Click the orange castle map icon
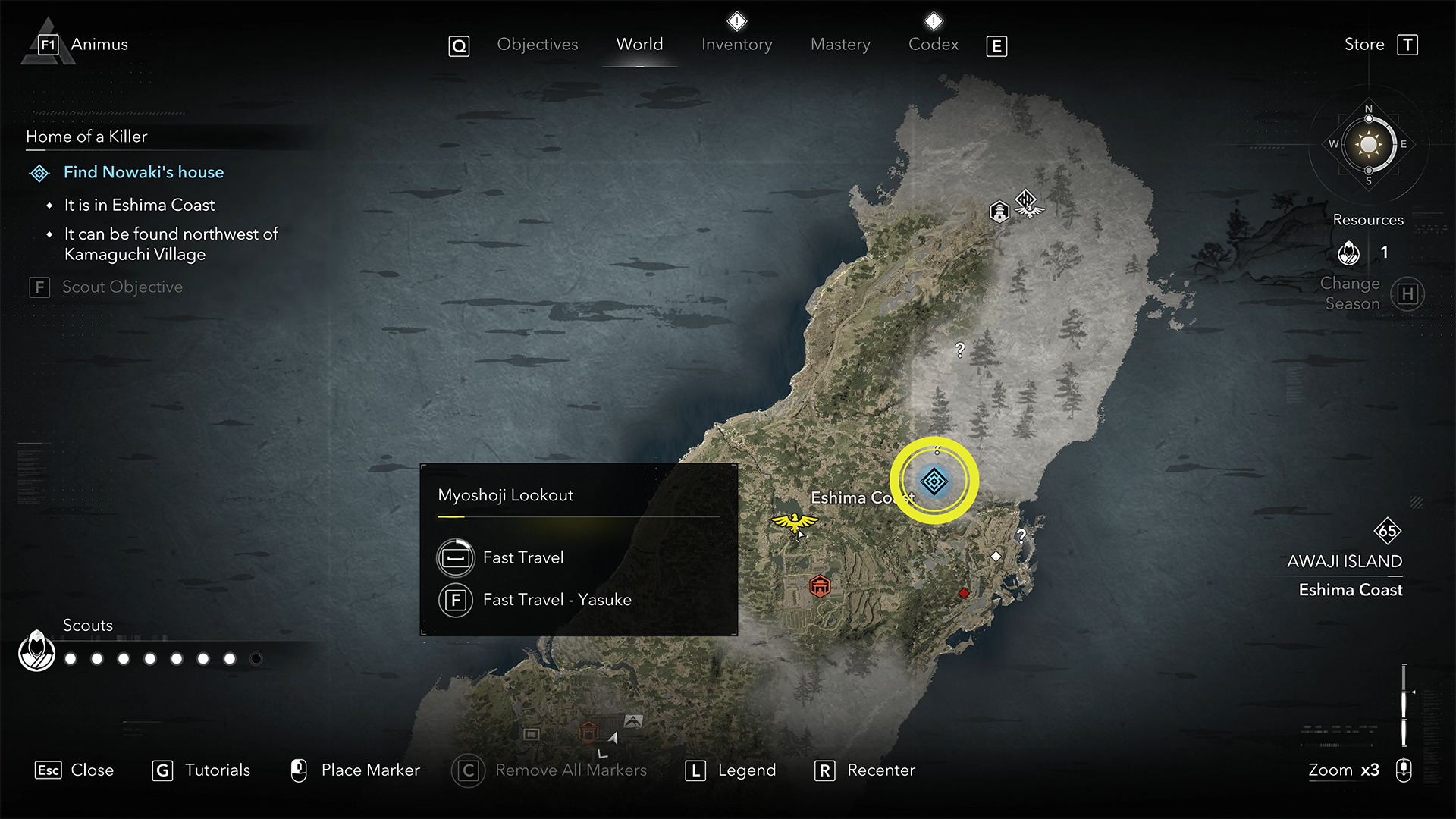This screenshot has height=819, width=1456. (x=820, y=586)
